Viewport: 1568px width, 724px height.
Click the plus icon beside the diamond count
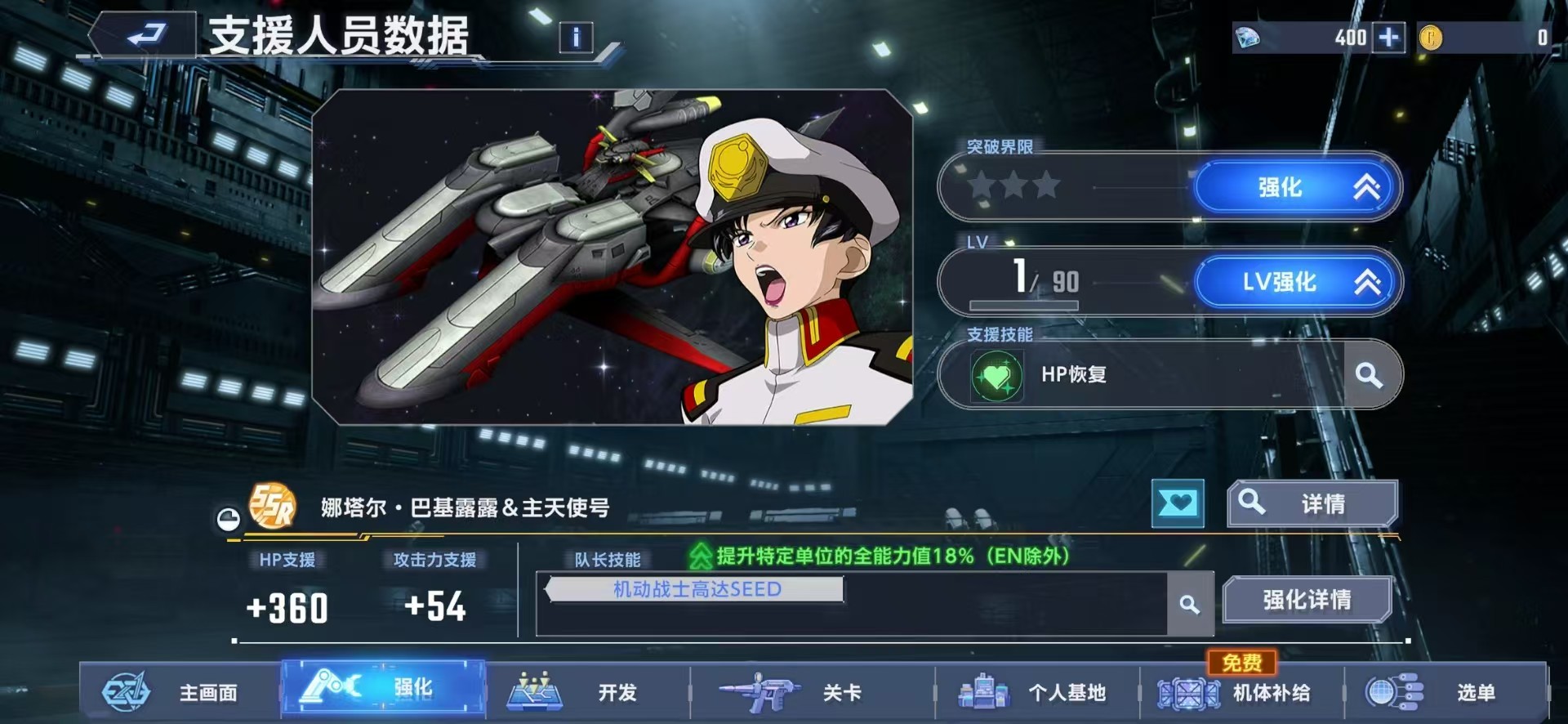1388,38
